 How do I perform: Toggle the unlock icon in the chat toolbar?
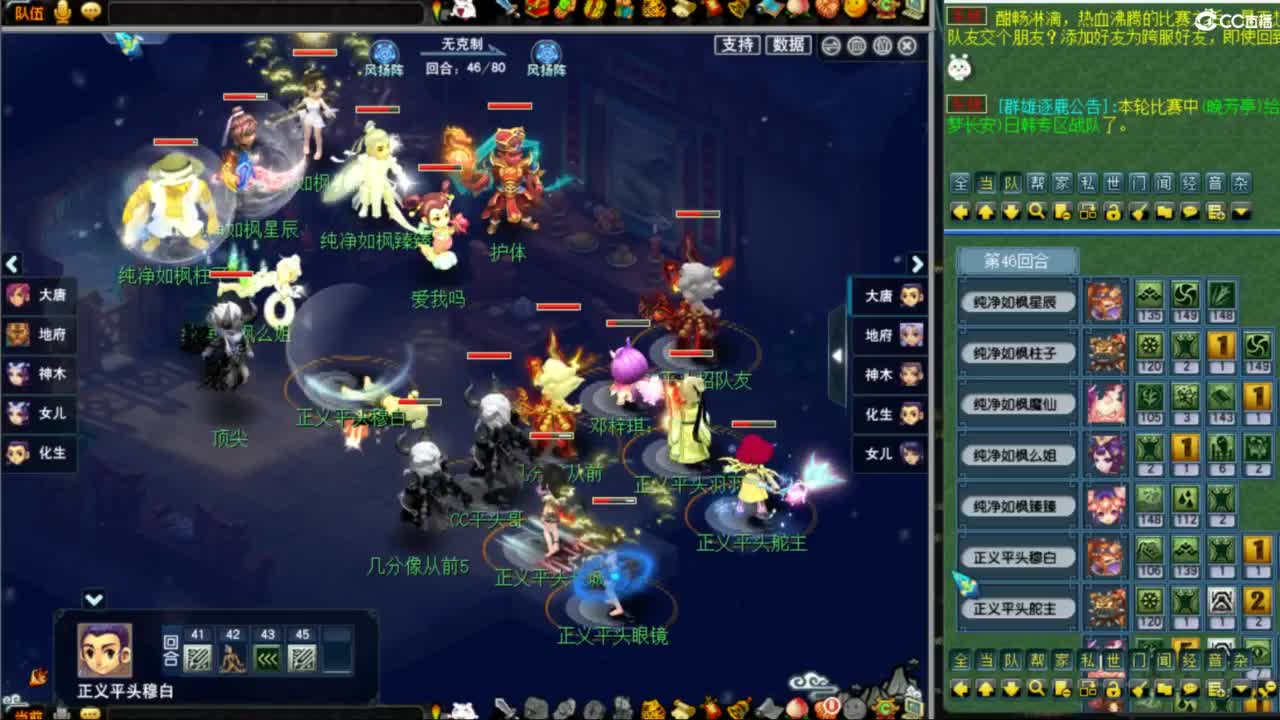(1112, 212)
